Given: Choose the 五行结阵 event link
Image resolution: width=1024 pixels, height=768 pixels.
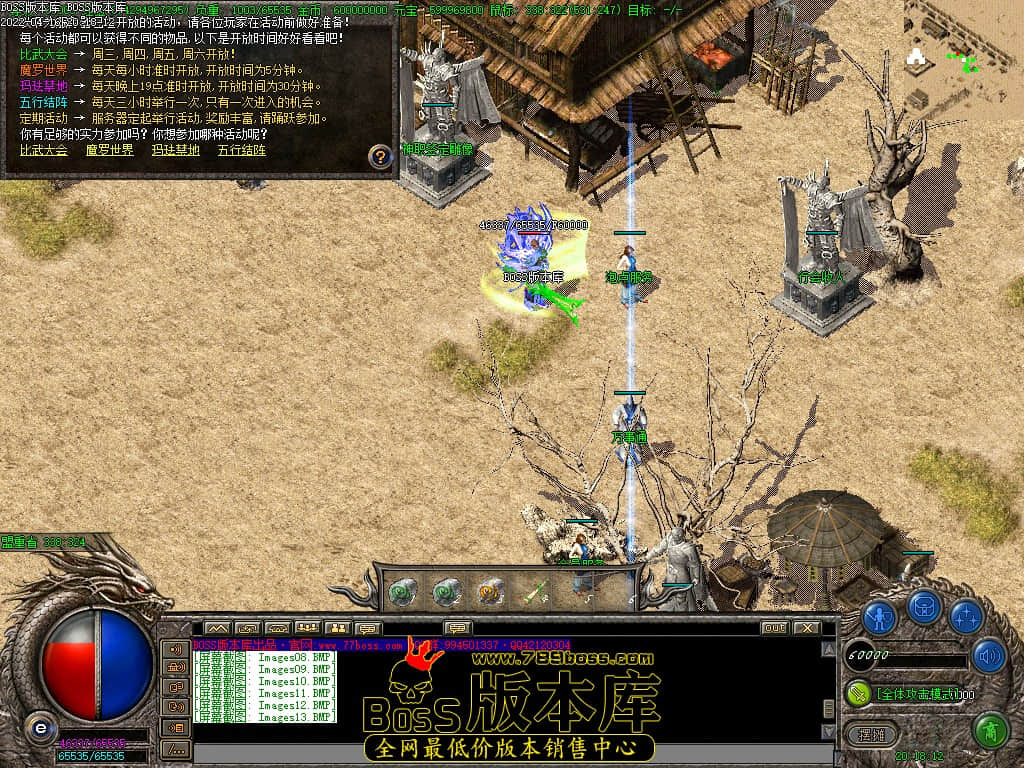Looking at the screenshot, I should (242, 150).
